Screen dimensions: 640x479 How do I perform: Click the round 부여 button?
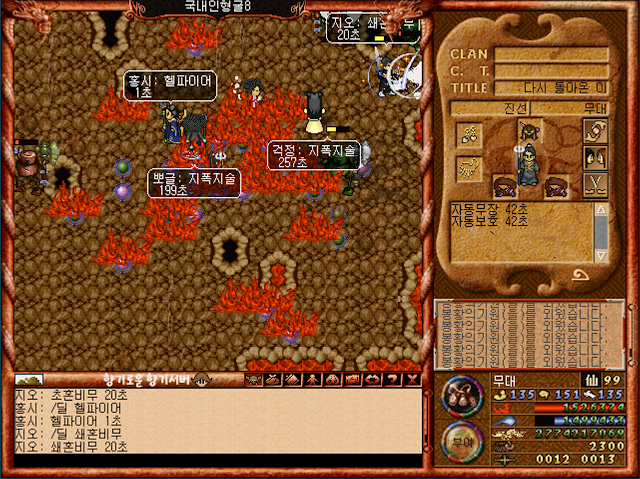pyautogui.click(x=461, y=441)
